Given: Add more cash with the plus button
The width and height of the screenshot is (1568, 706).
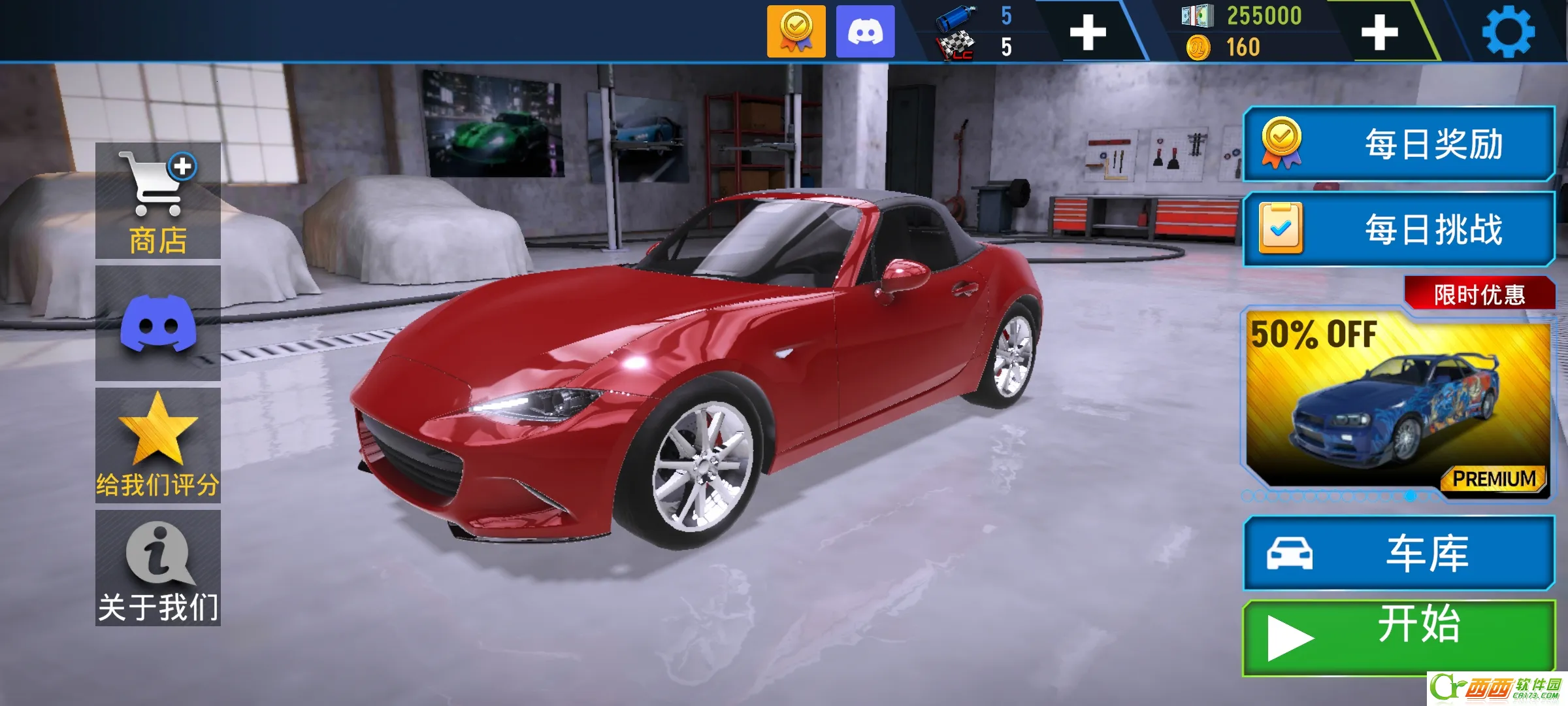Looking at the screenshot, I should pyautogui.click(x=1379, y=32).
